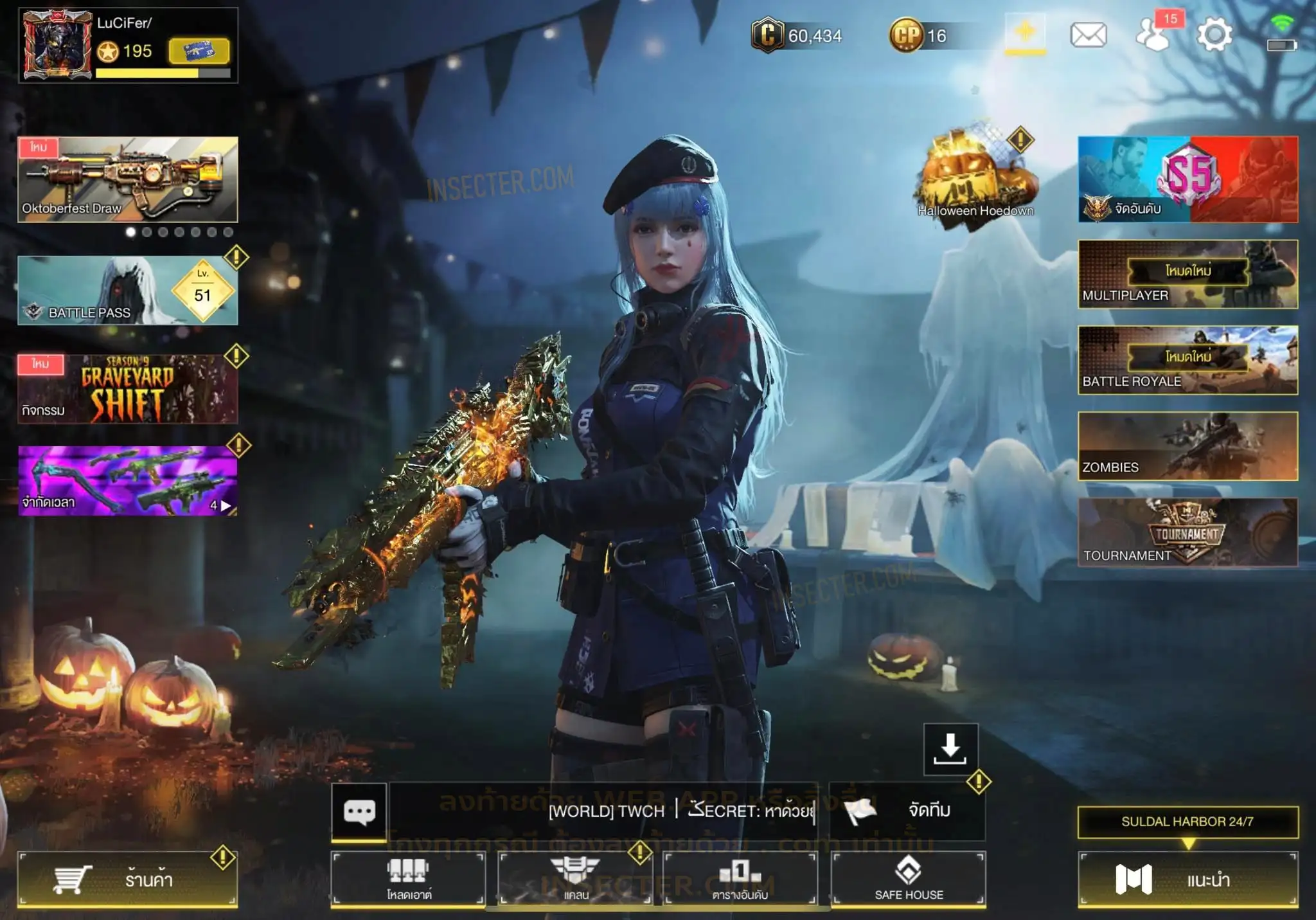Click the download arrow button
The height and width of the screenshot is (920, 1316).
click(x=950, y=749)
